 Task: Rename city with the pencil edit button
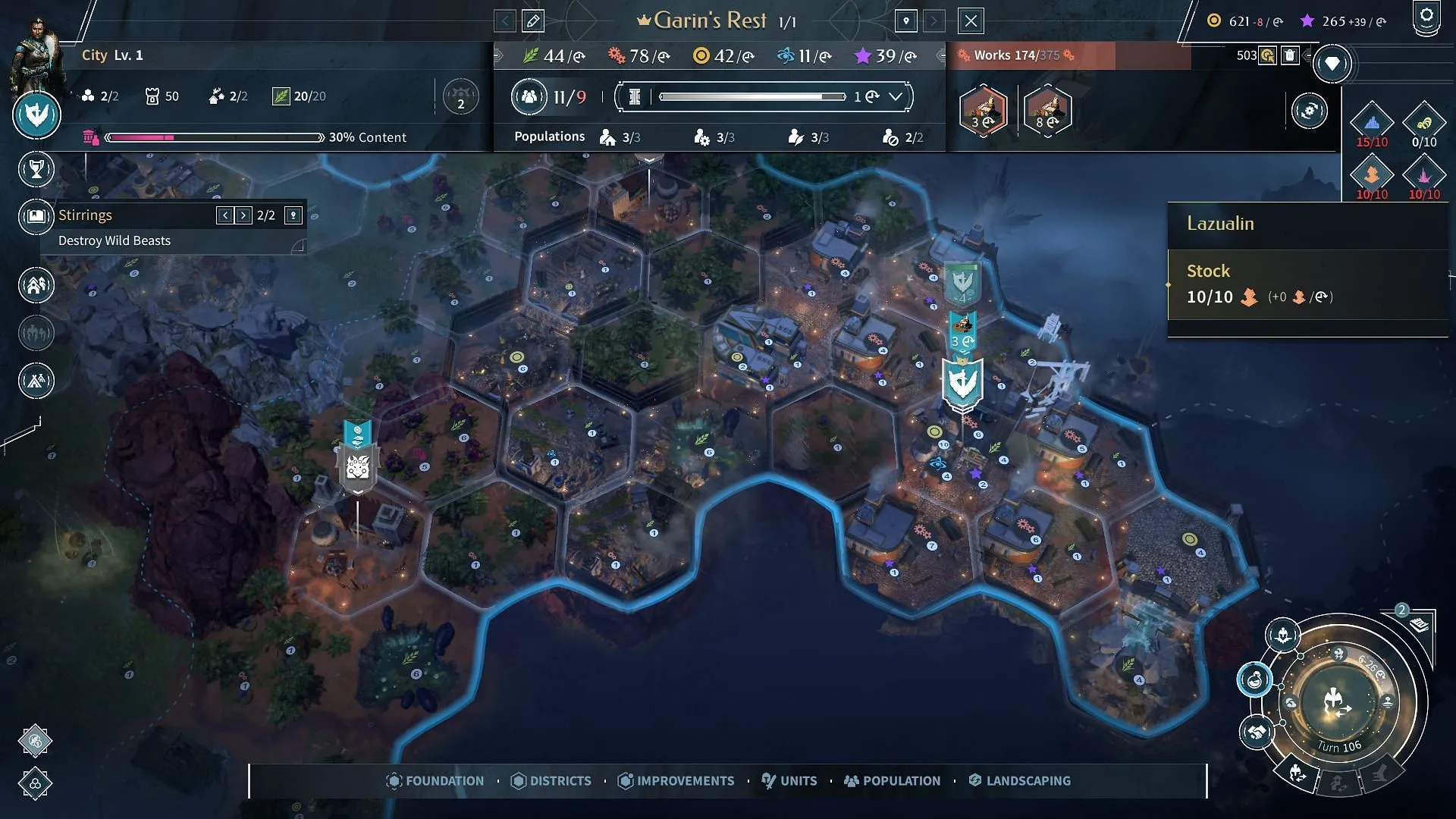pyautogui.click(x=533, y=21)
